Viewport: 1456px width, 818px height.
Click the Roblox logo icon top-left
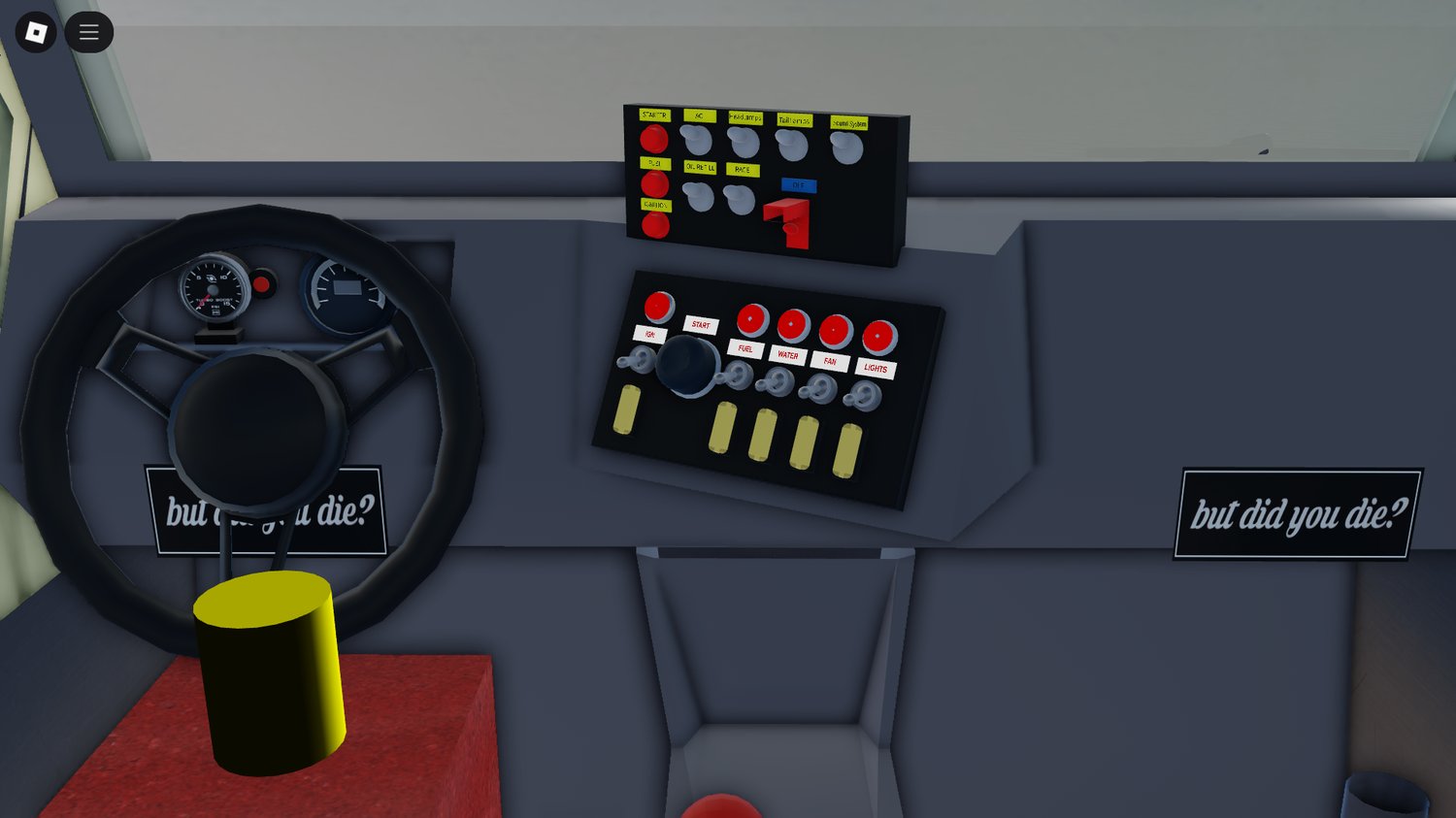35,31
